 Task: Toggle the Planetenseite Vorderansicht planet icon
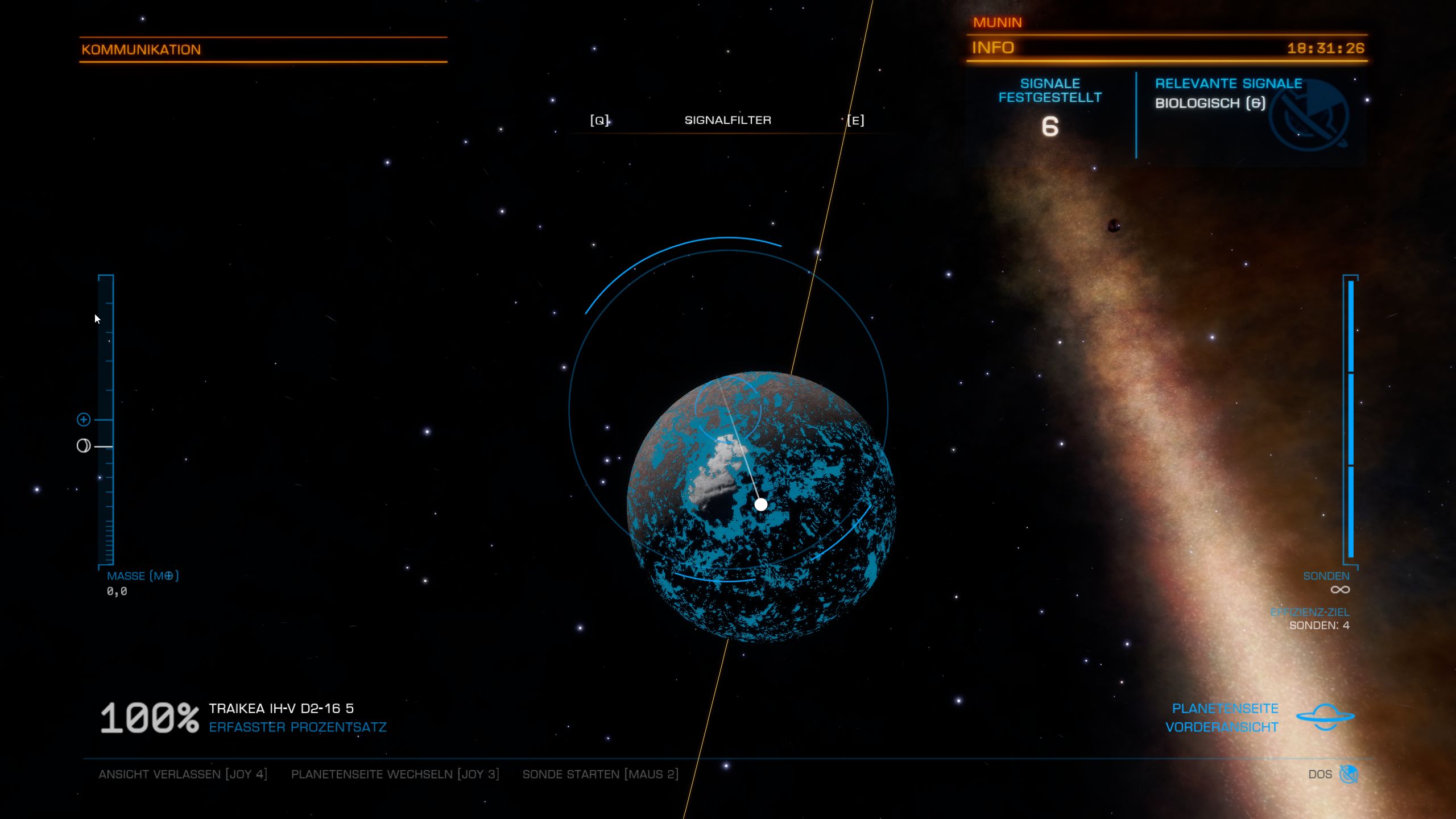coord(1325,717)
